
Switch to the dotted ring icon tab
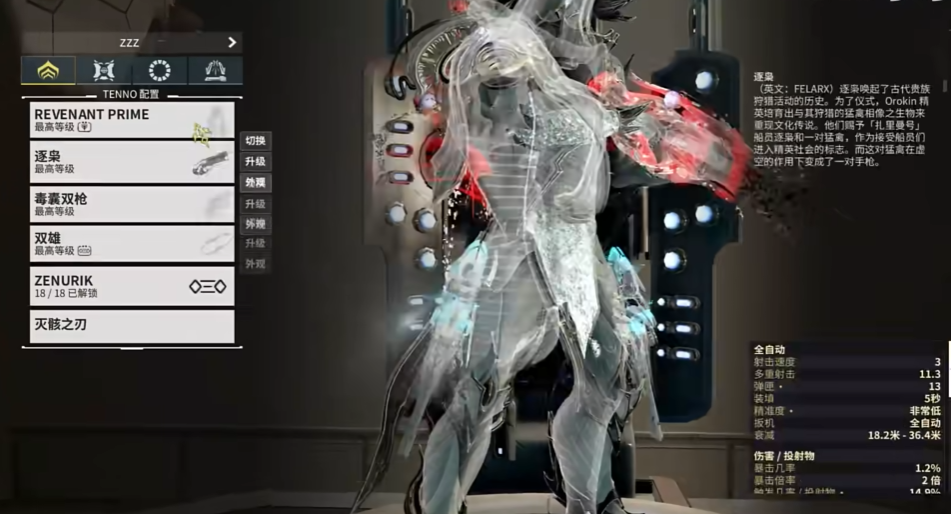159,70
